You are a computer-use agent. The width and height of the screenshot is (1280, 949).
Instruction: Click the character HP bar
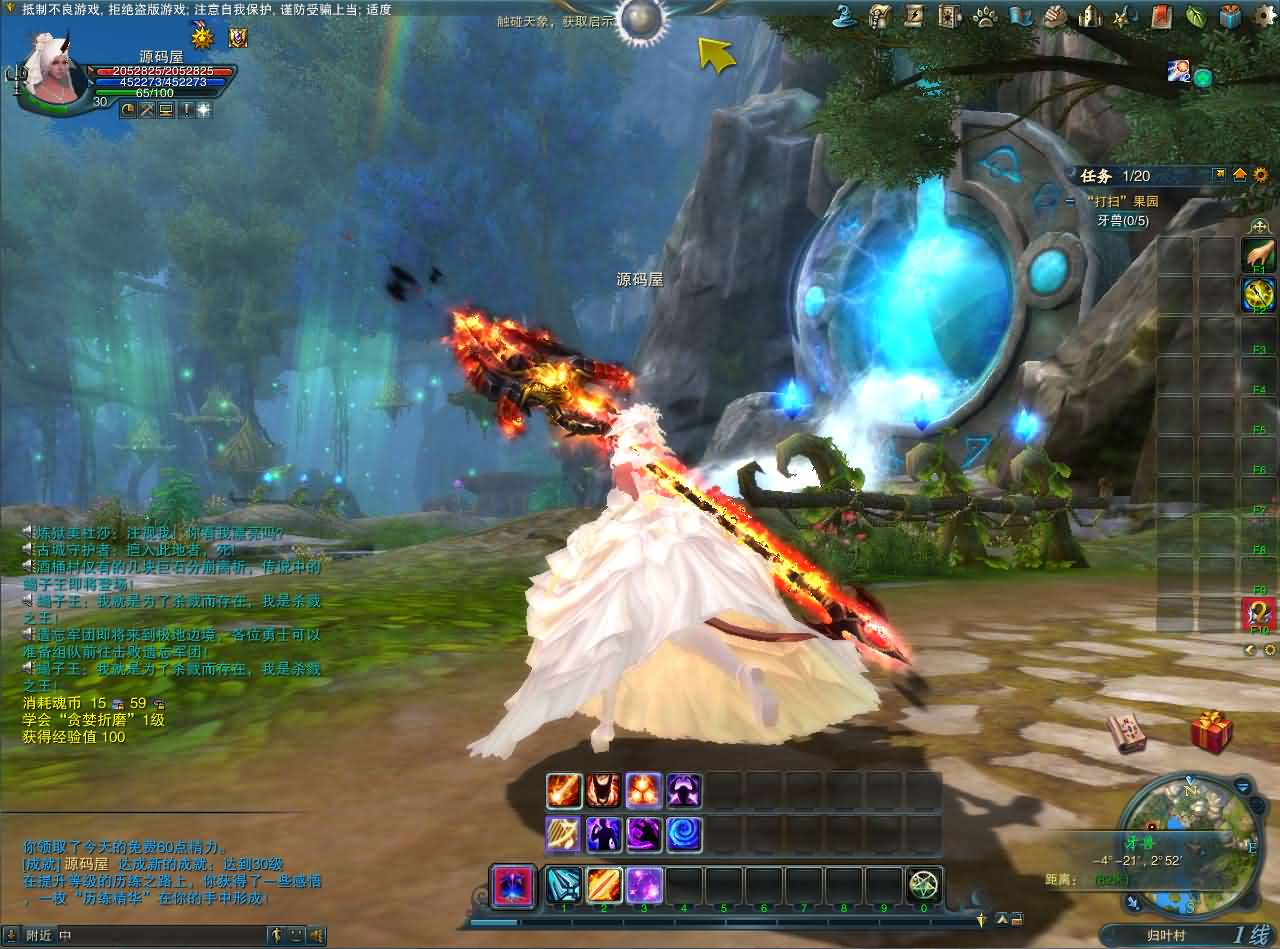[x=160, y=72]
